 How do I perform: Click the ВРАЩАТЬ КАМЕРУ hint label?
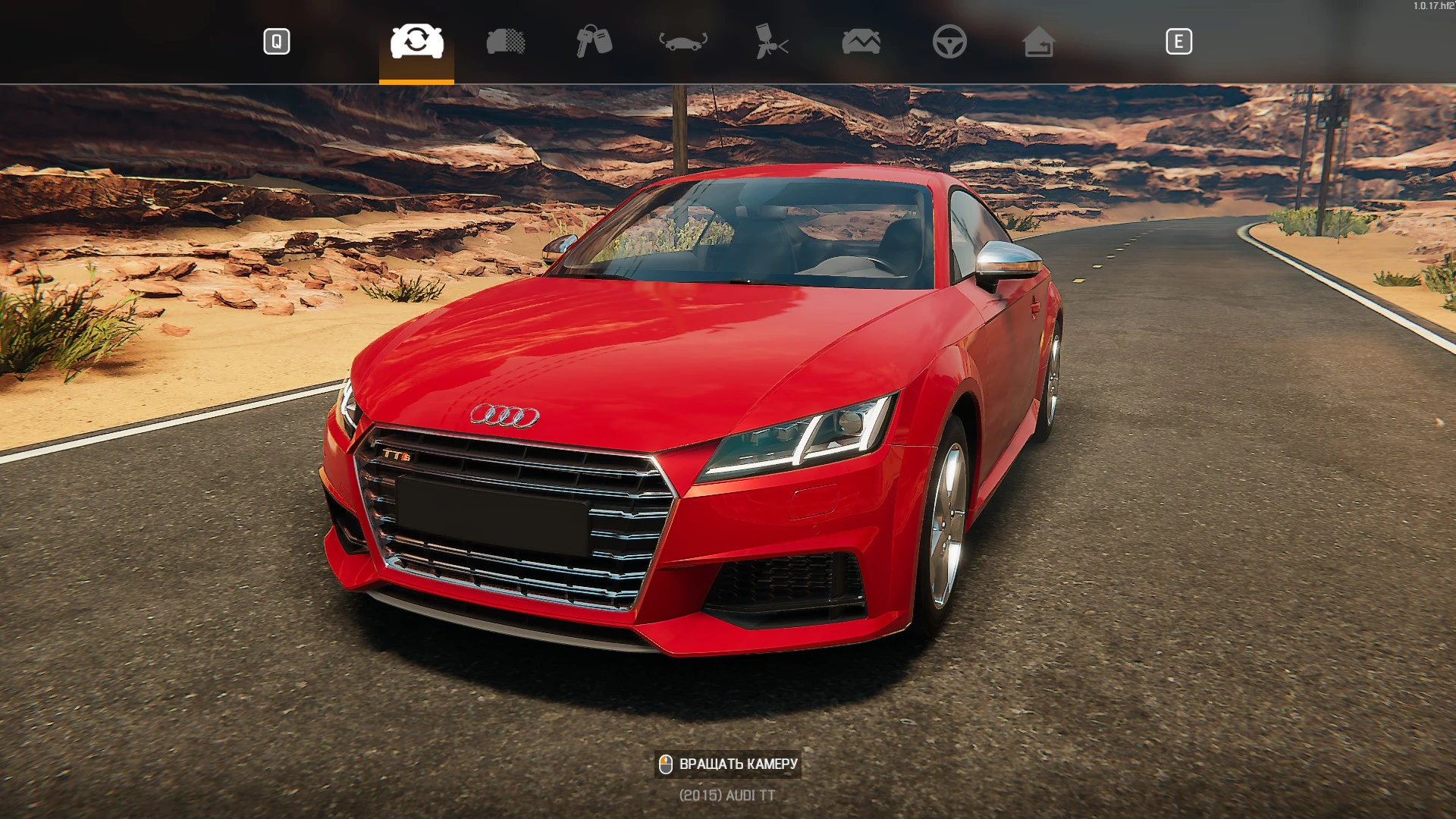[x=739, y=764]
